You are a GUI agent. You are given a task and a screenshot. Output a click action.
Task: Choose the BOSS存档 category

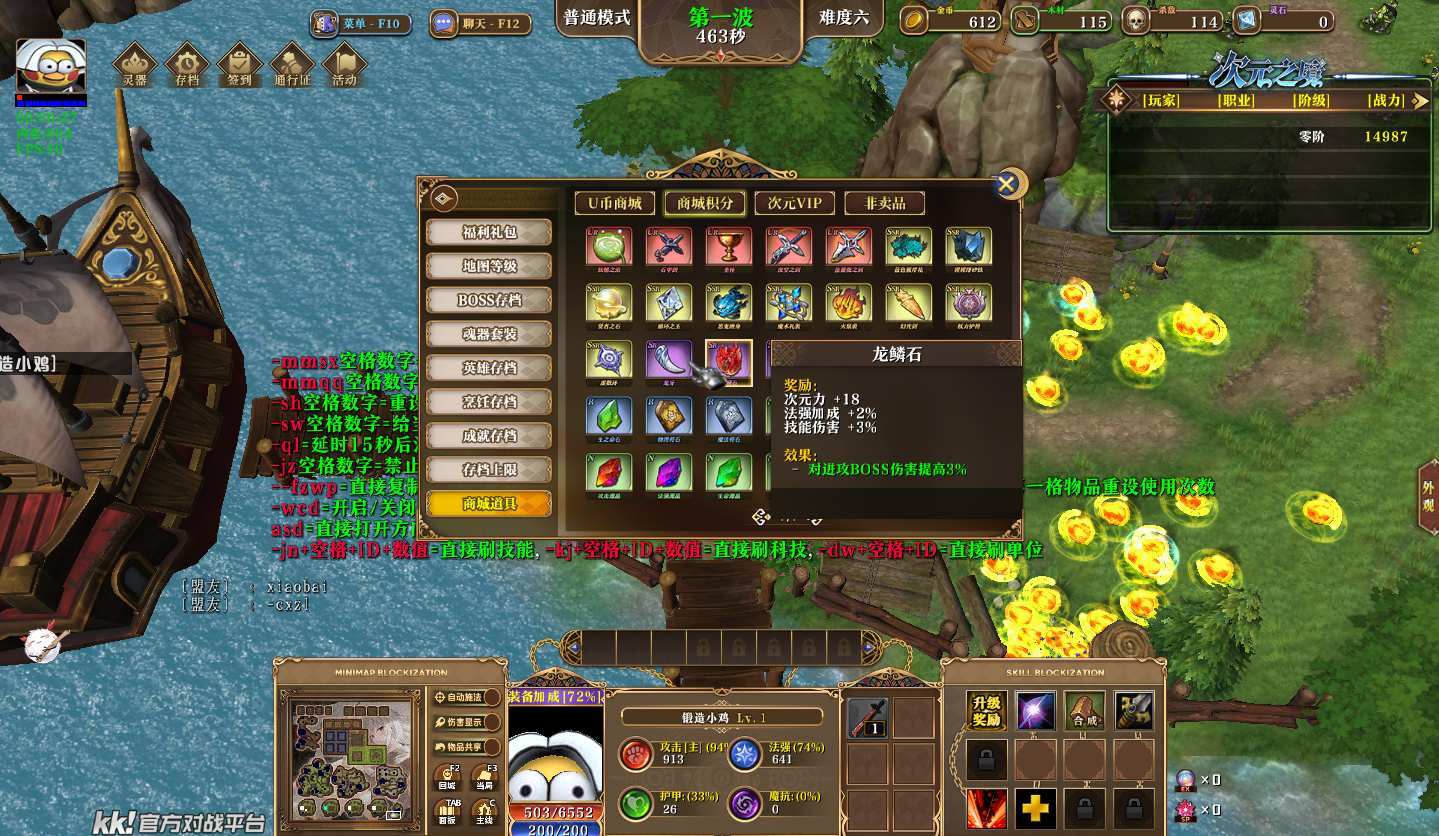(489, 300)
